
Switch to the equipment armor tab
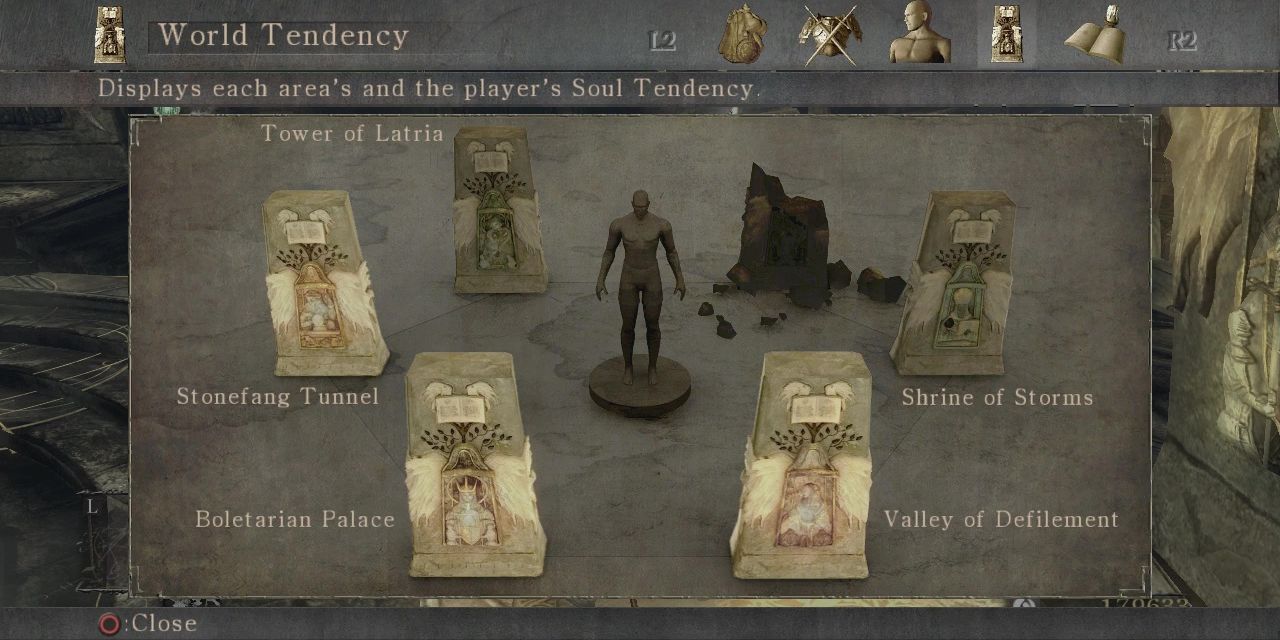tap(830, 36)
